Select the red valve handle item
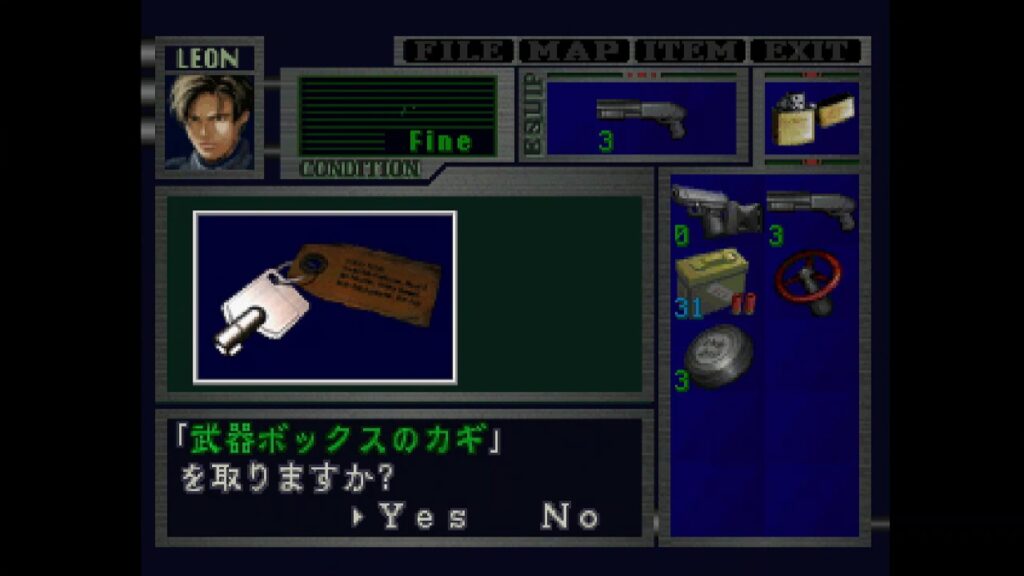The image size is (1024, 576). (811, 282)
